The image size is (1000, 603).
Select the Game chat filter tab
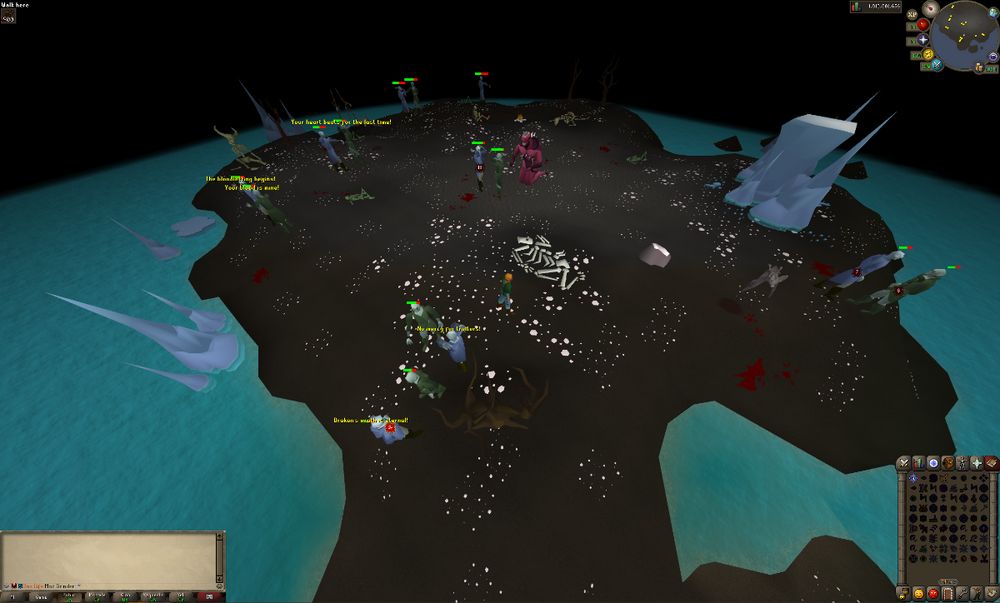click(x=40, y=596)
